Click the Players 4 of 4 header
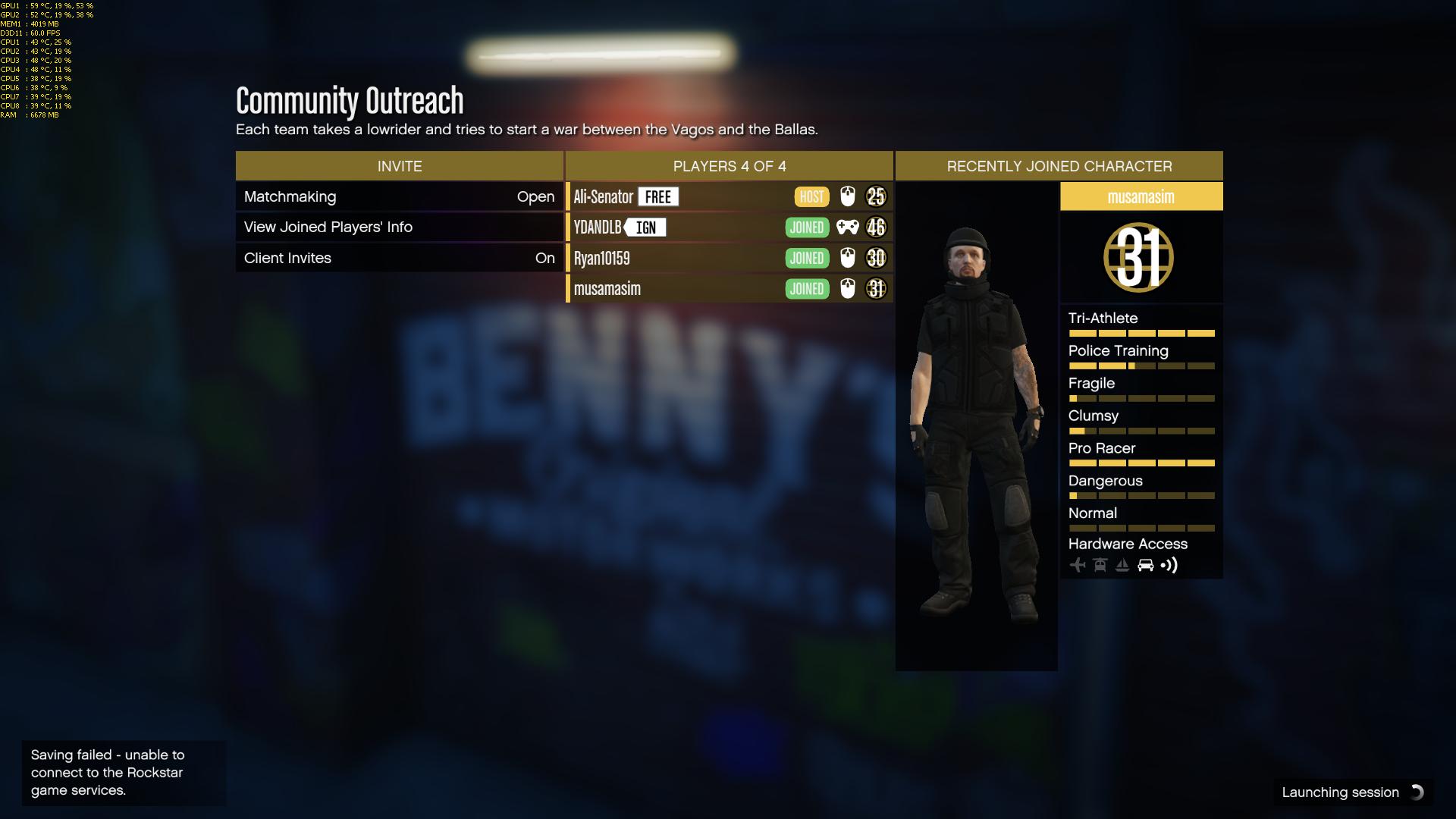Image resolution: width=1456 pixels, height=819 pixels. (x=729, y=166)
